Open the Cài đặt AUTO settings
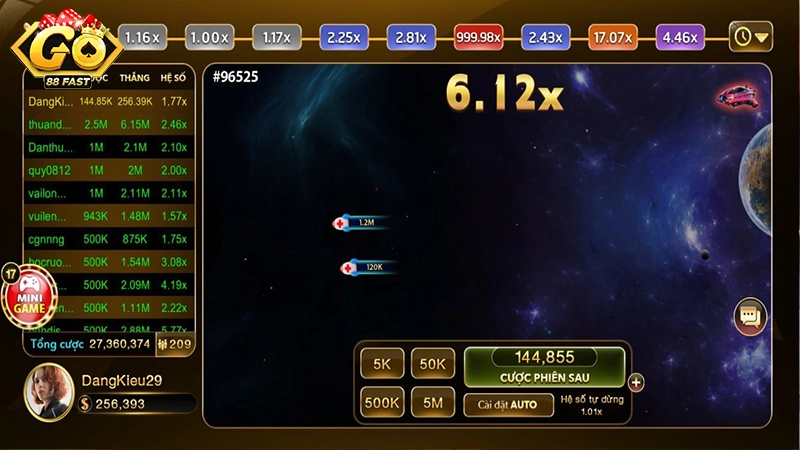Image resolution: width=800 pixels, height=450 pixels. point(507,405)
